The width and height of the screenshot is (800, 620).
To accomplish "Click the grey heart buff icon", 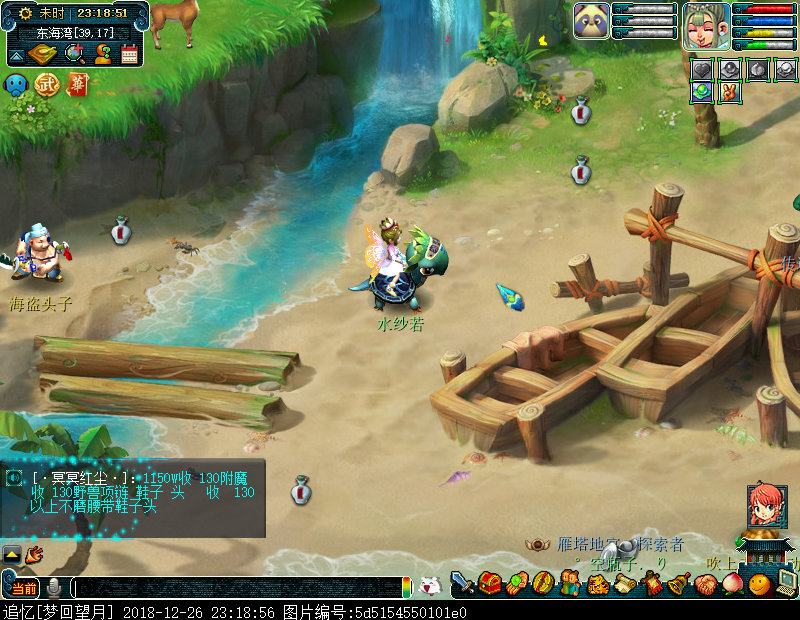I will click(703, 70).
